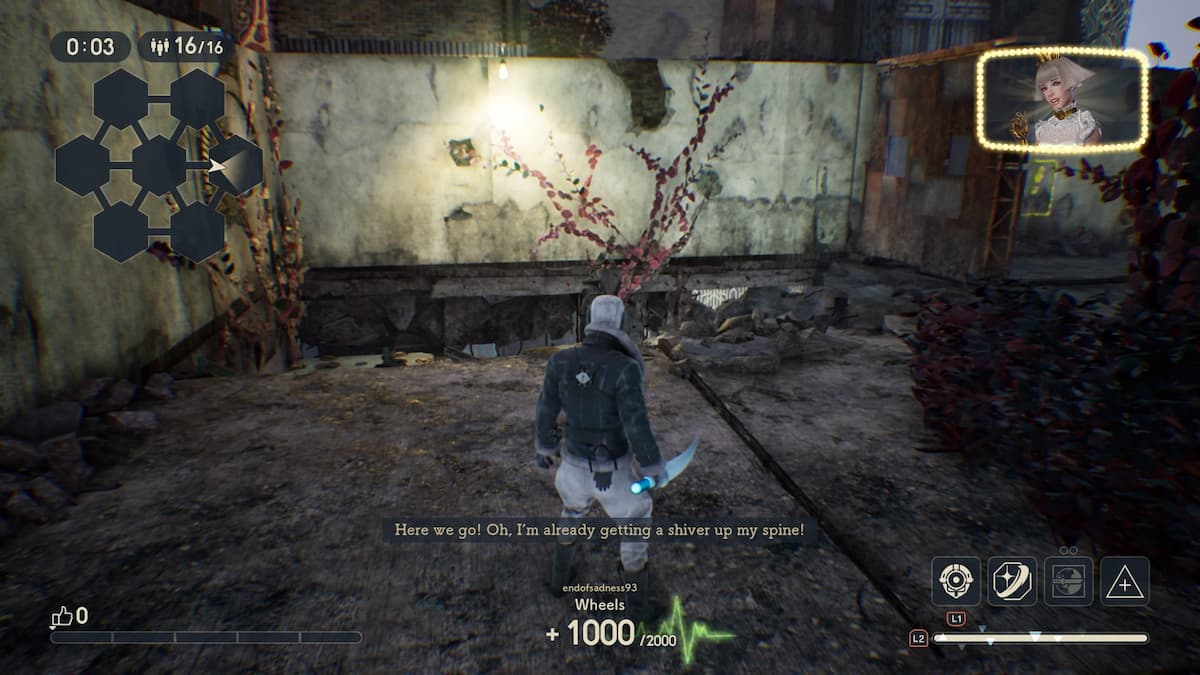Click the hexagonal arena minimap
The height and width of the screenshot is (675, 1200).
[x=158, y=165]
